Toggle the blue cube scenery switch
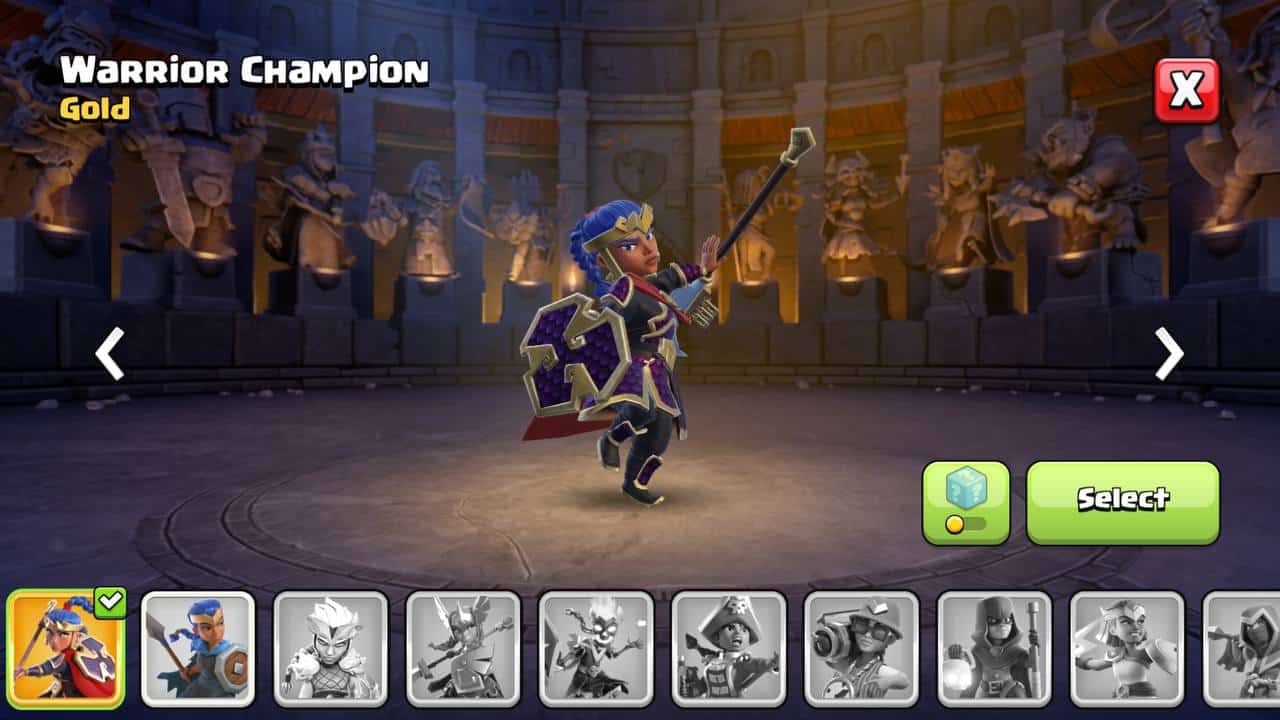1280x720 pixels. pyautogui.click(x=965, y=502)
